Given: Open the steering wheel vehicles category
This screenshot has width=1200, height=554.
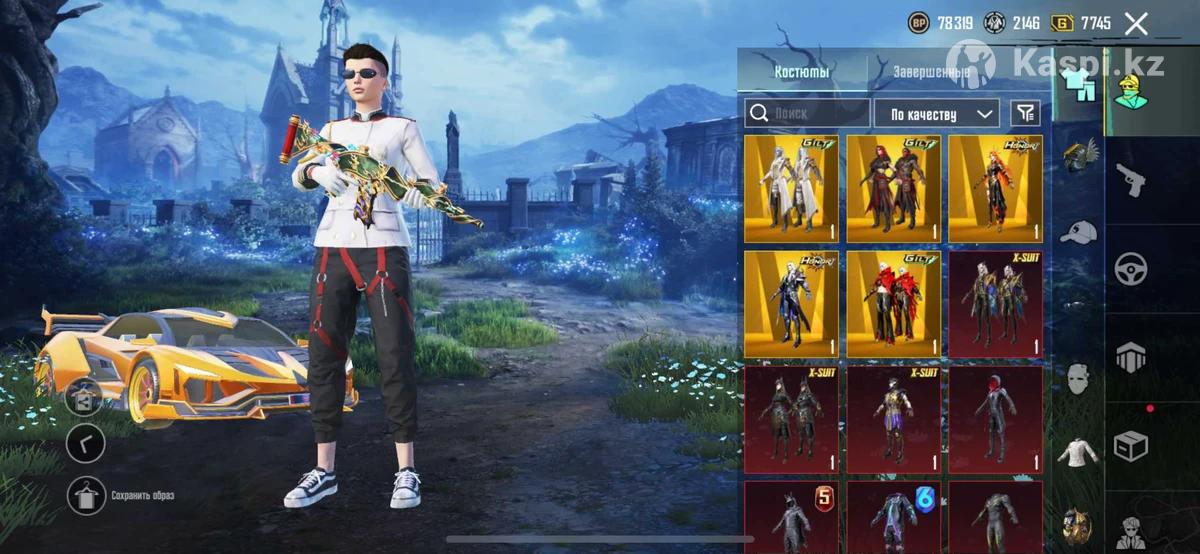Looking at the screenshot, I should pyautogui.click(x=1131, y=269).
